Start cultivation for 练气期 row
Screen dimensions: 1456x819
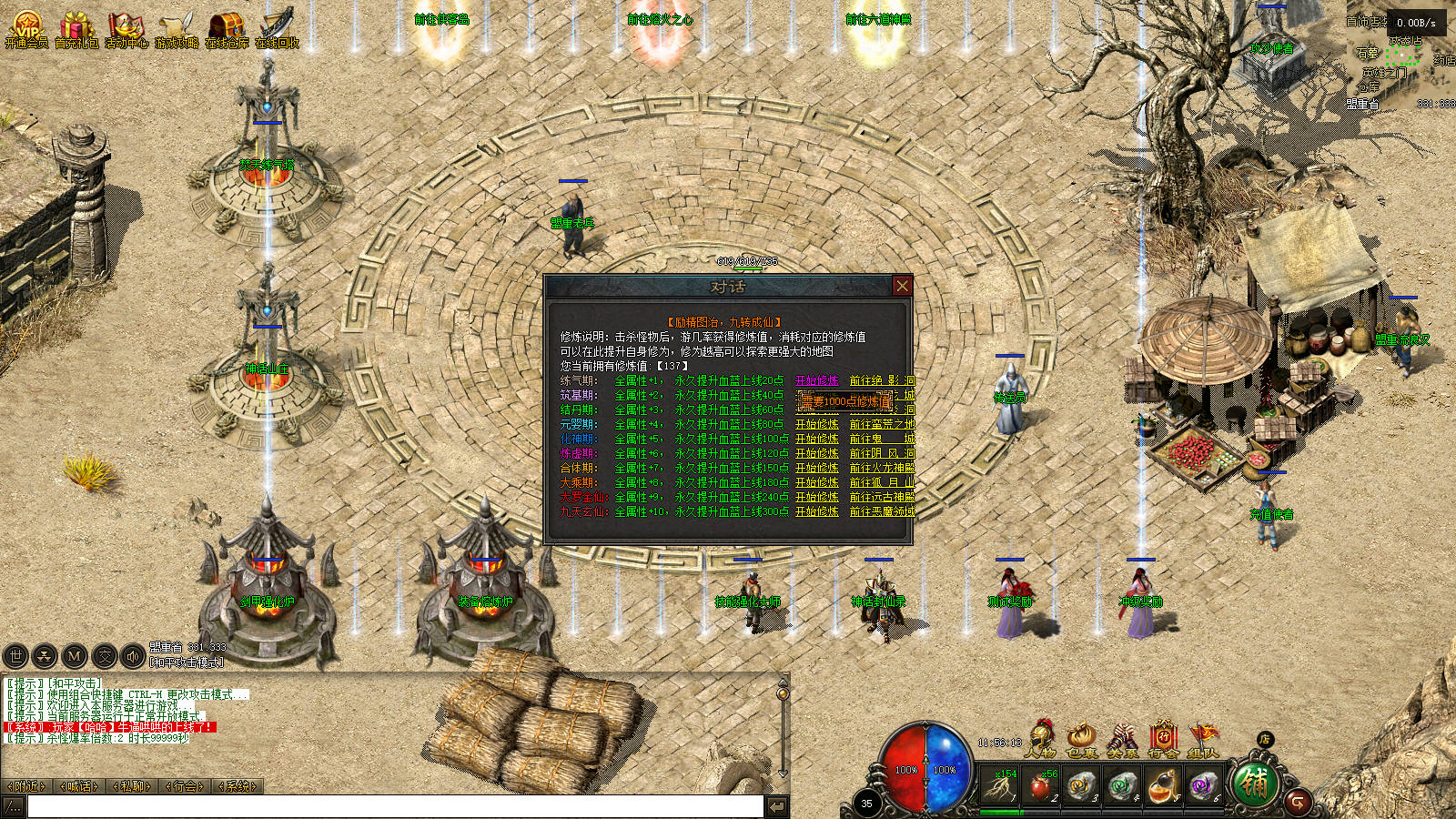click(816, 380)
